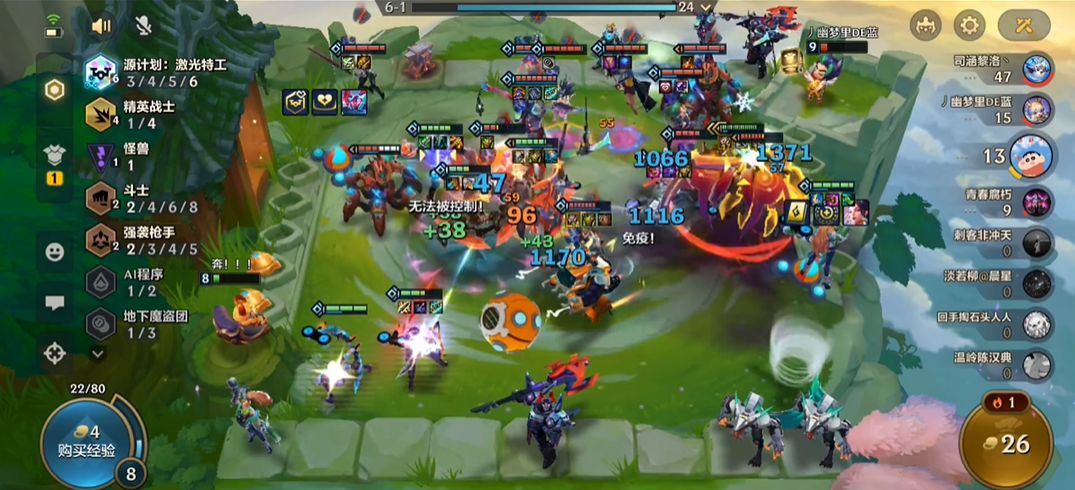Viewport: 1075px width, 490px height.
Task: Select the hexagon traits tab
Action: pyautogui.click(x=55, y=88)
